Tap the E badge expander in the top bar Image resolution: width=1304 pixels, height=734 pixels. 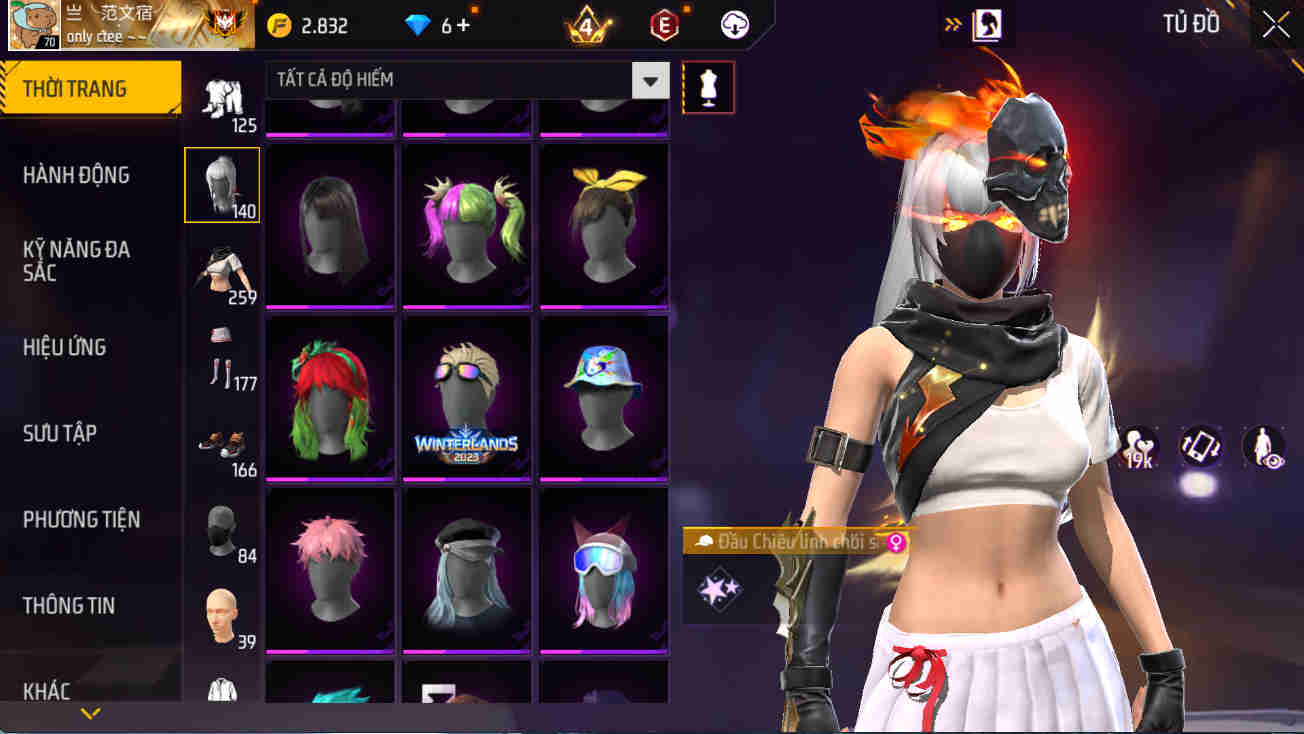click(664, 25)
